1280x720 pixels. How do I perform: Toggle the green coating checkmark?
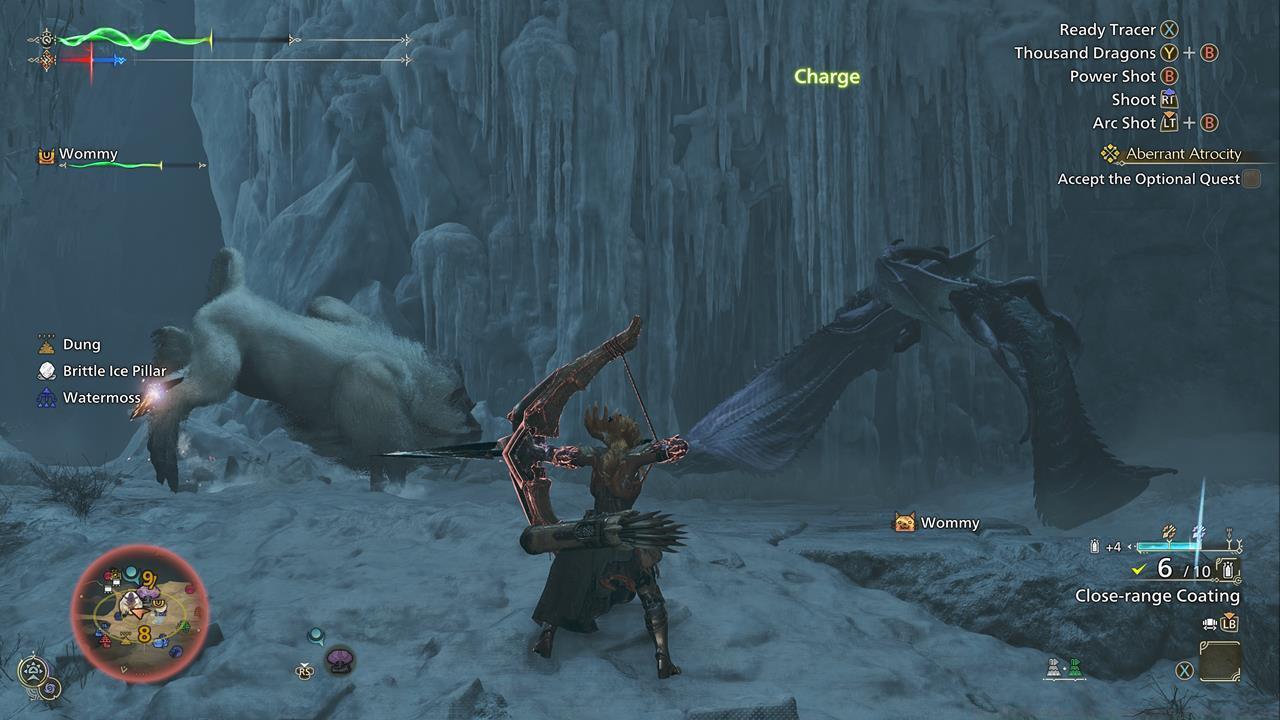(x=1139, y=569)
